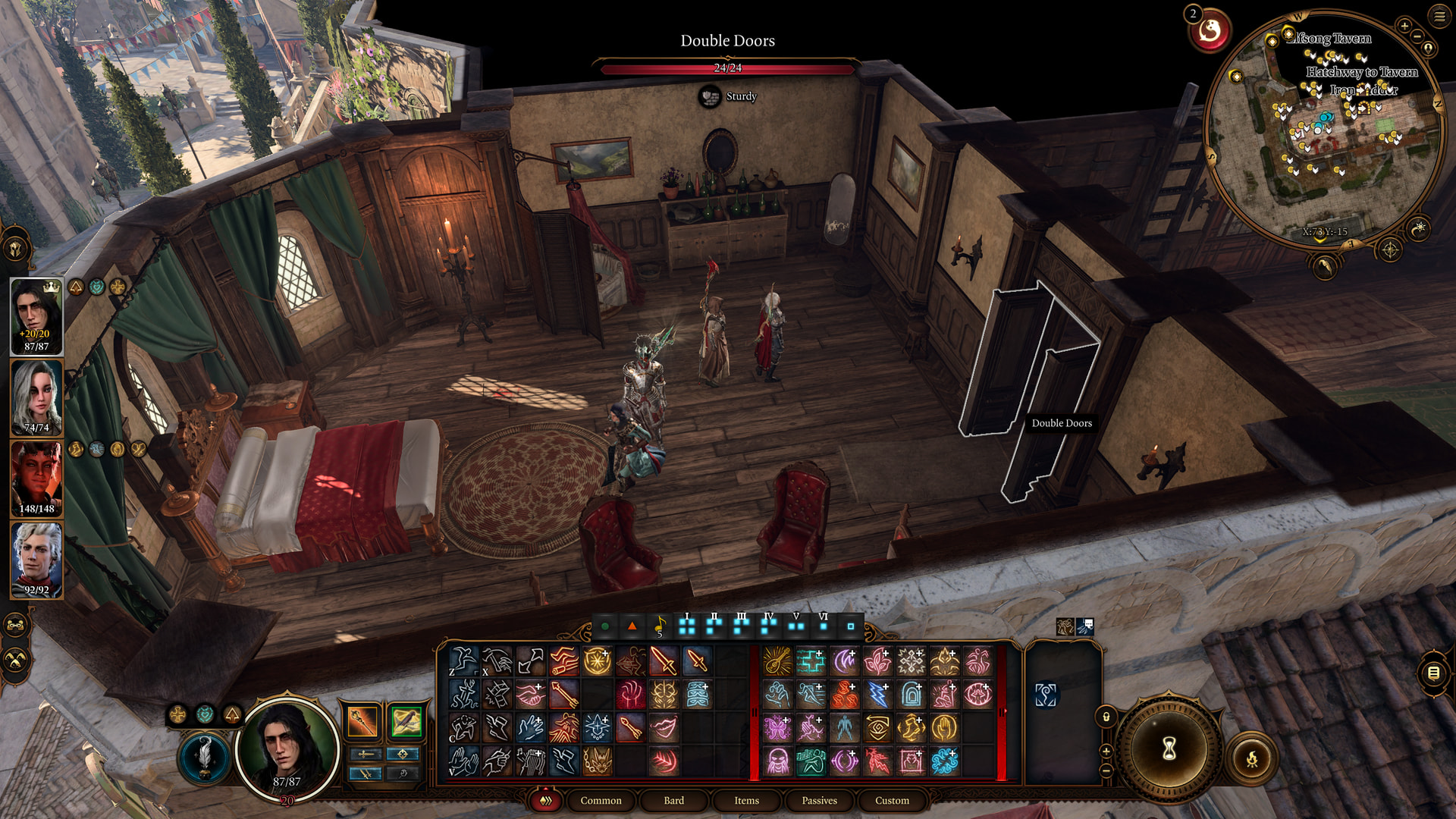Select the silver-haired woman party portrait
The width and height of the screenshot is (1456, 819).
[36, 397]
